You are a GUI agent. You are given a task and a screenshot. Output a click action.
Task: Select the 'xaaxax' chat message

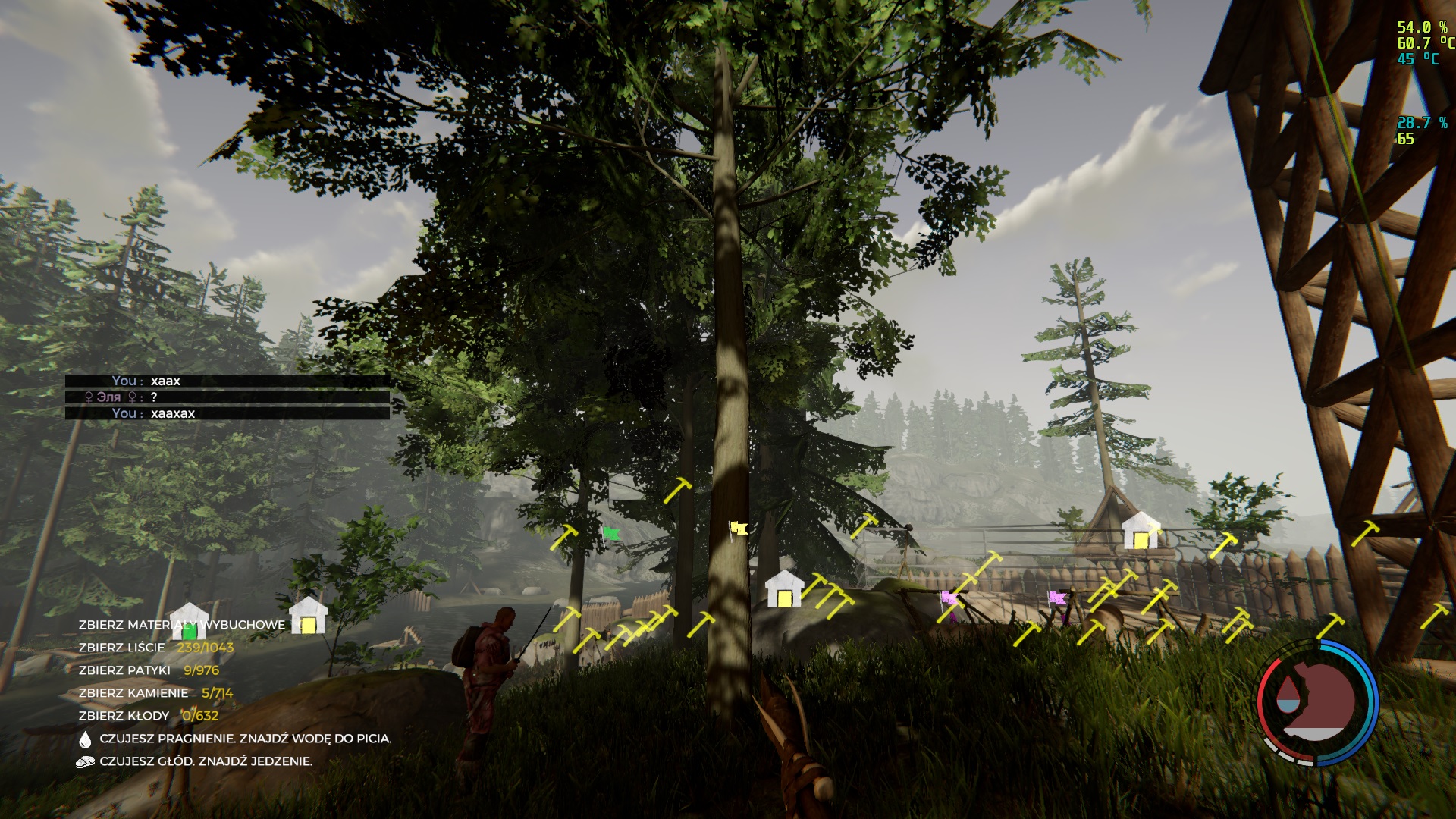tap(227, 413)
